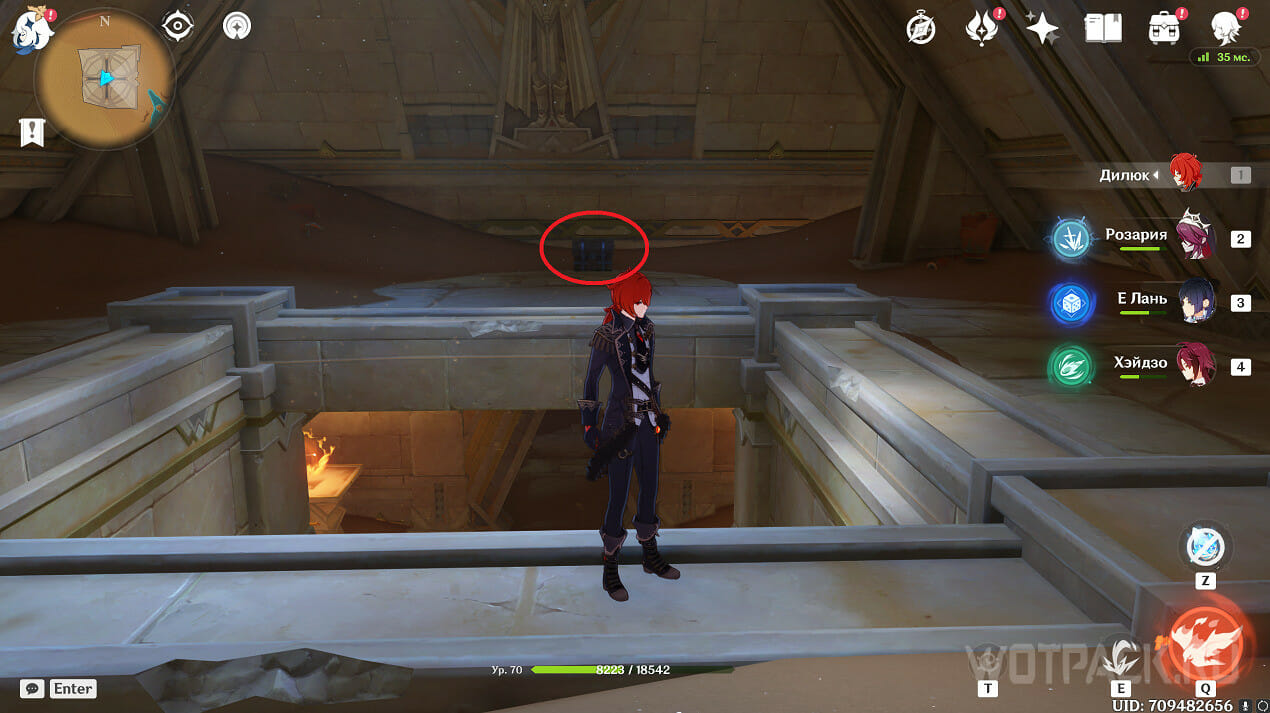
Task: Open the Wish four-pointed star icon
Action: click(x=1042, y=29)
